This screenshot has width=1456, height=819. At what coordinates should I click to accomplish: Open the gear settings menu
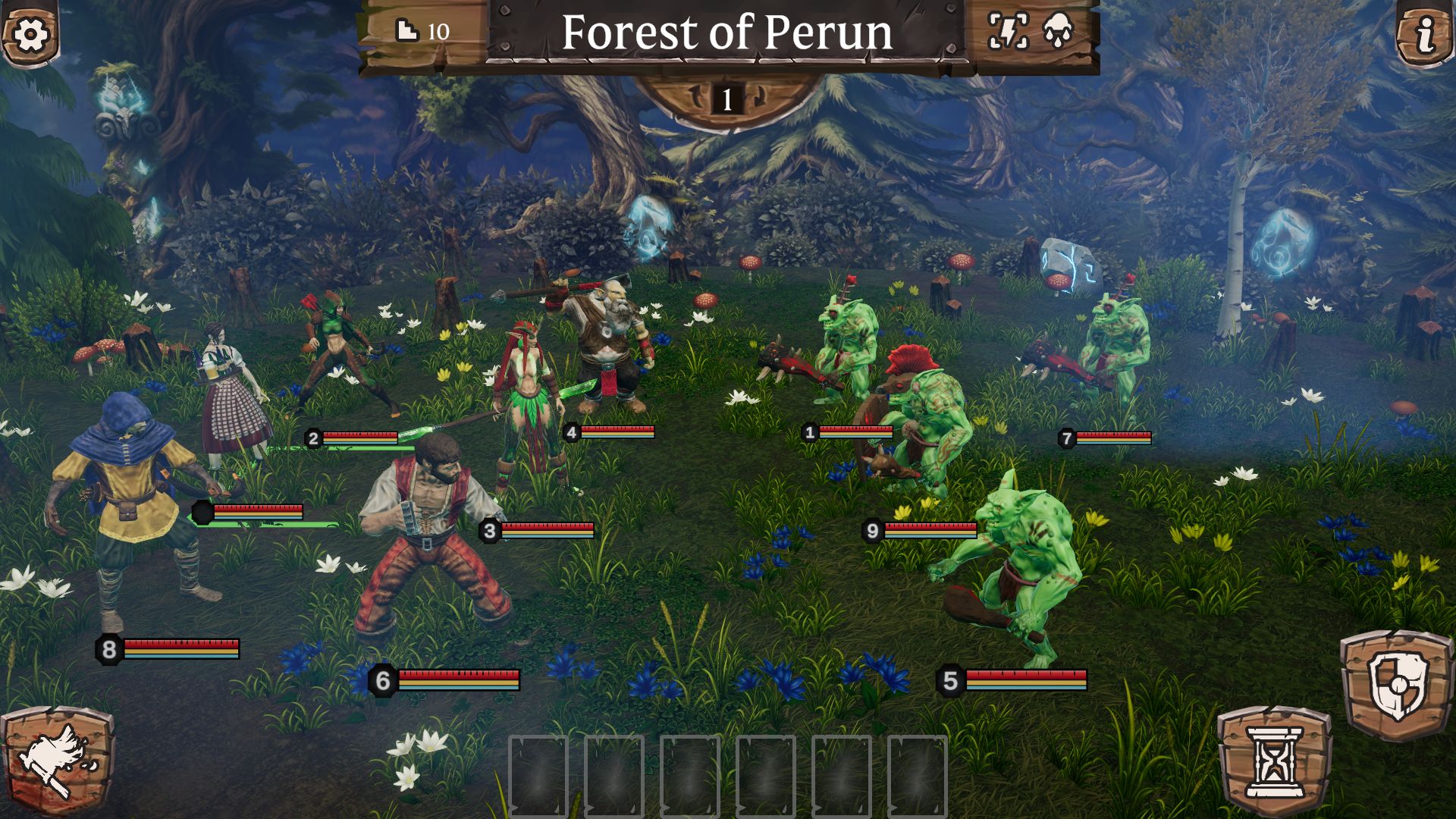click(x=30, y=34)
